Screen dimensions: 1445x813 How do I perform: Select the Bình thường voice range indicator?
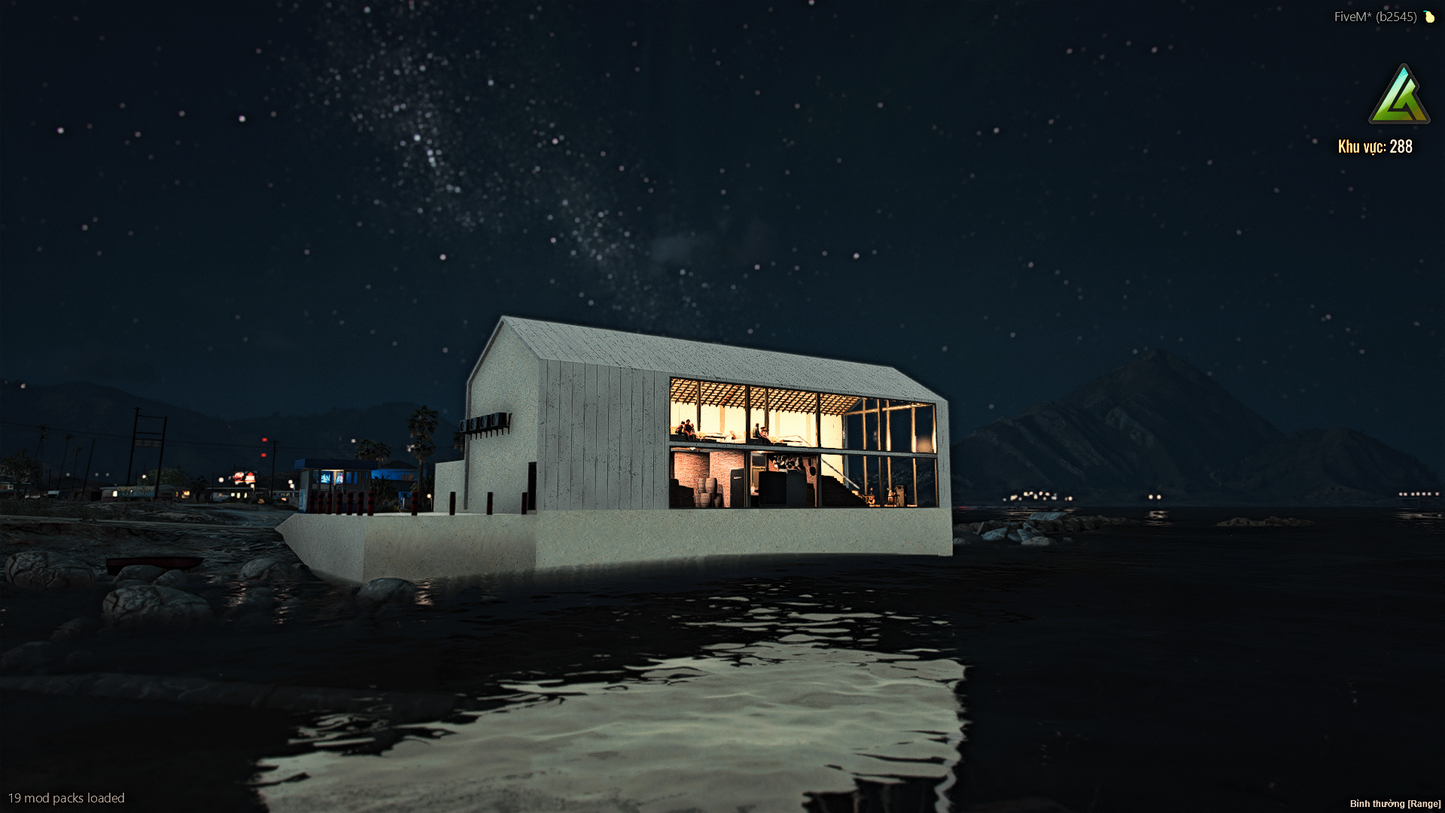point(1395,804)
